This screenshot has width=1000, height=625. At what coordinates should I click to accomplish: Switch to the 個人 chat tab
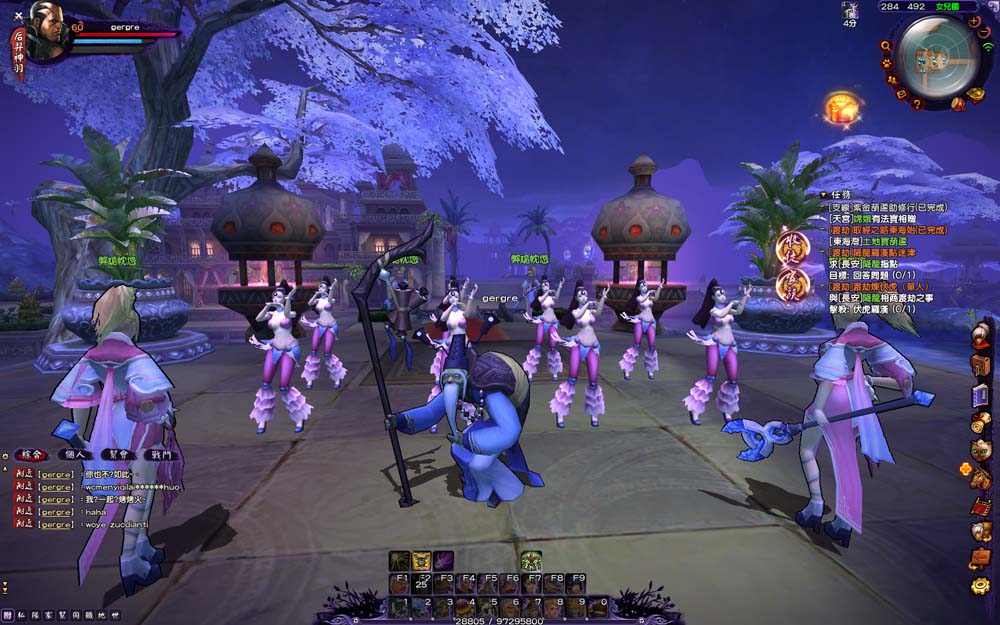click(x=75, y=454)
